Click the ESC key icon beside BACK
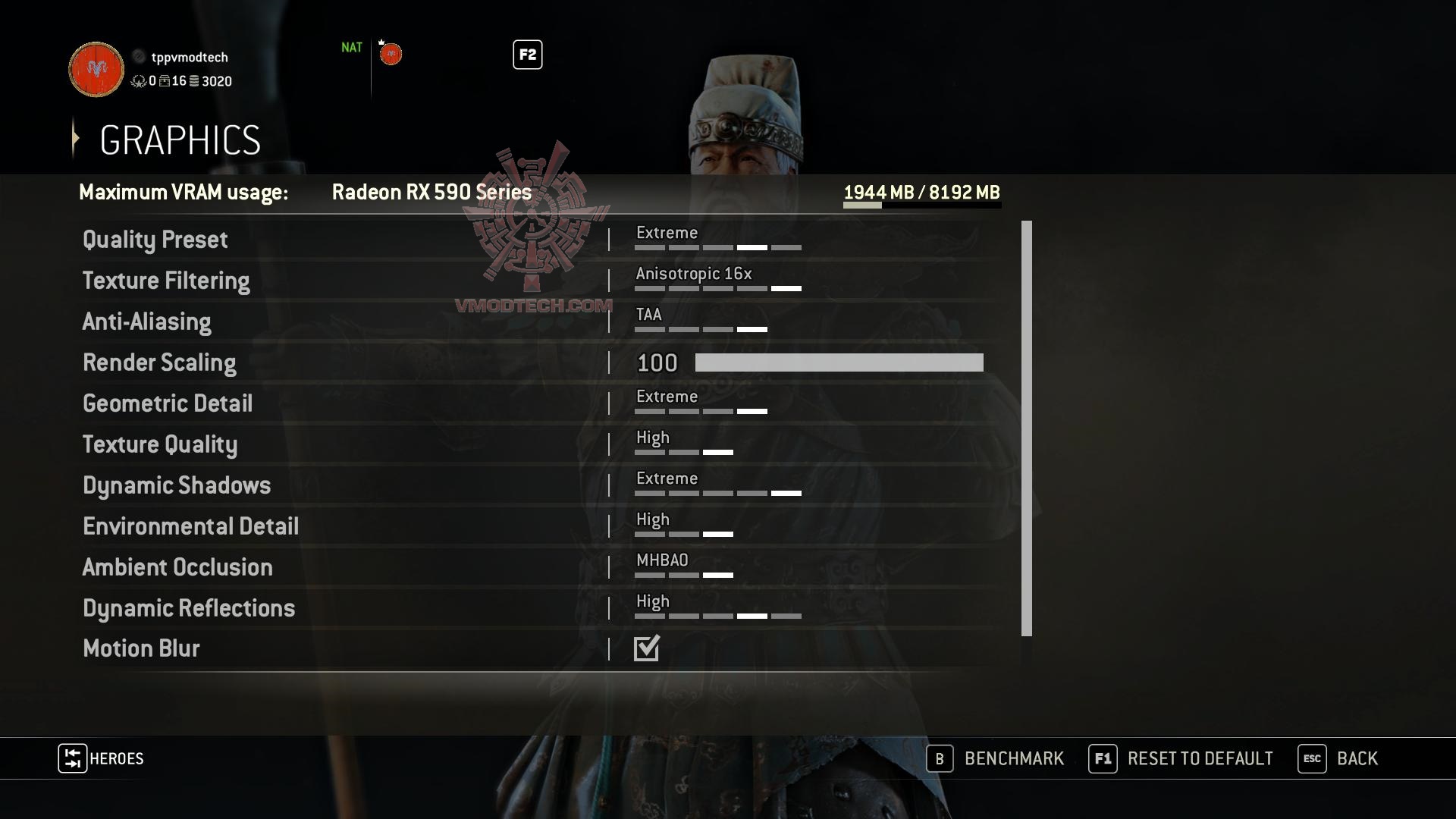 [1313, 758]
